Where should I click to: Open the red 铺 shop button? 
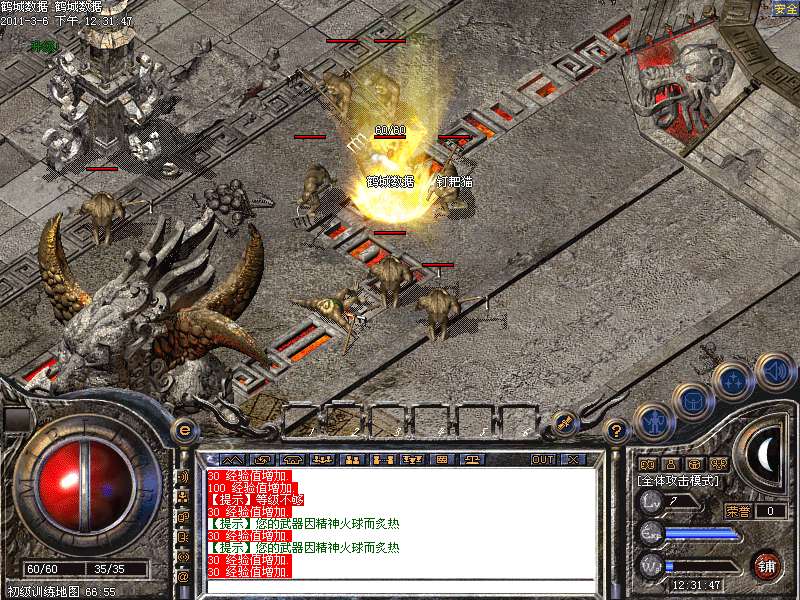pyautogui.click(x=766, y=564)
